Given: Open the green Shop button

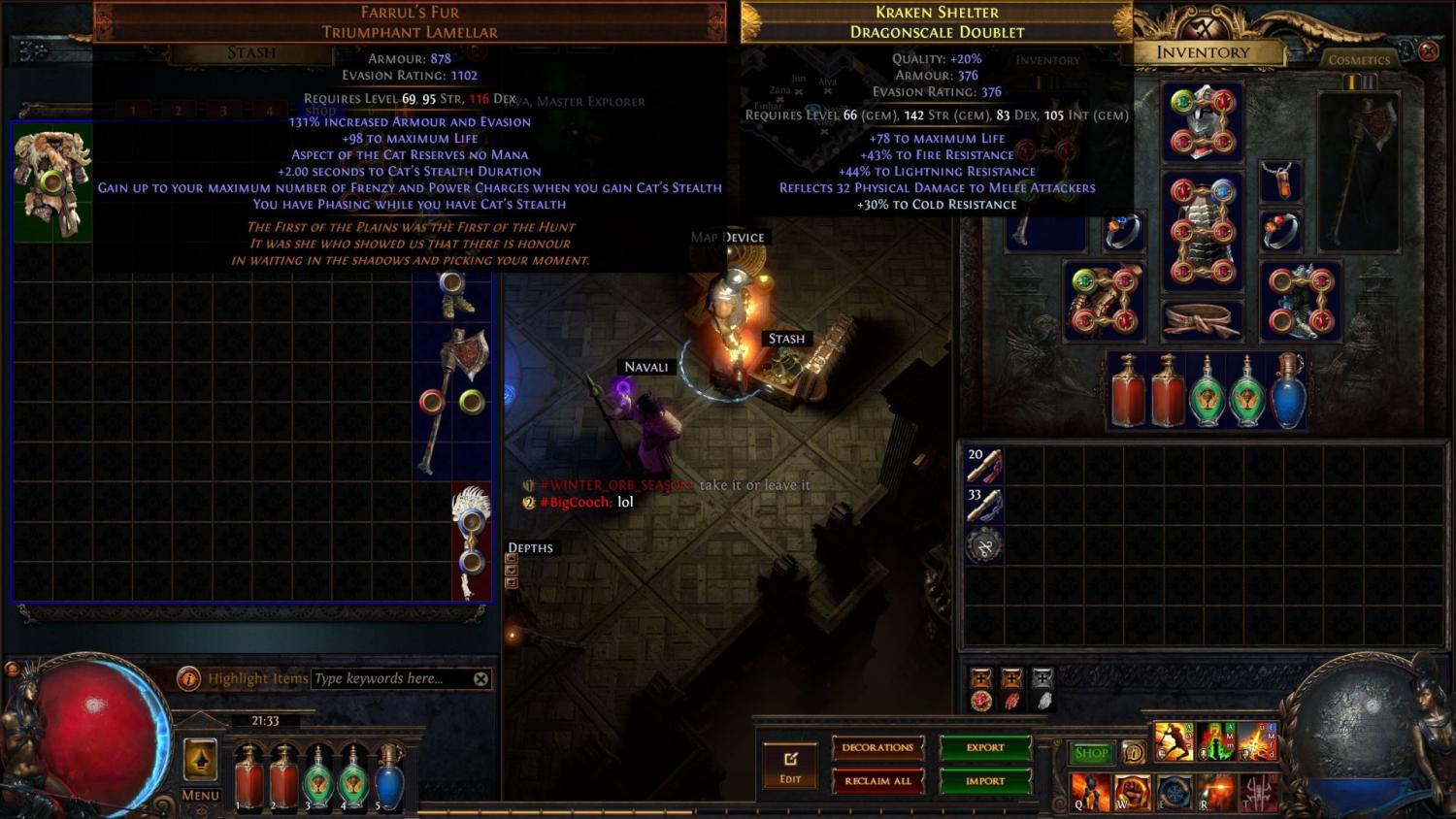Looking at the screenshot, I should coord(1091,753).
